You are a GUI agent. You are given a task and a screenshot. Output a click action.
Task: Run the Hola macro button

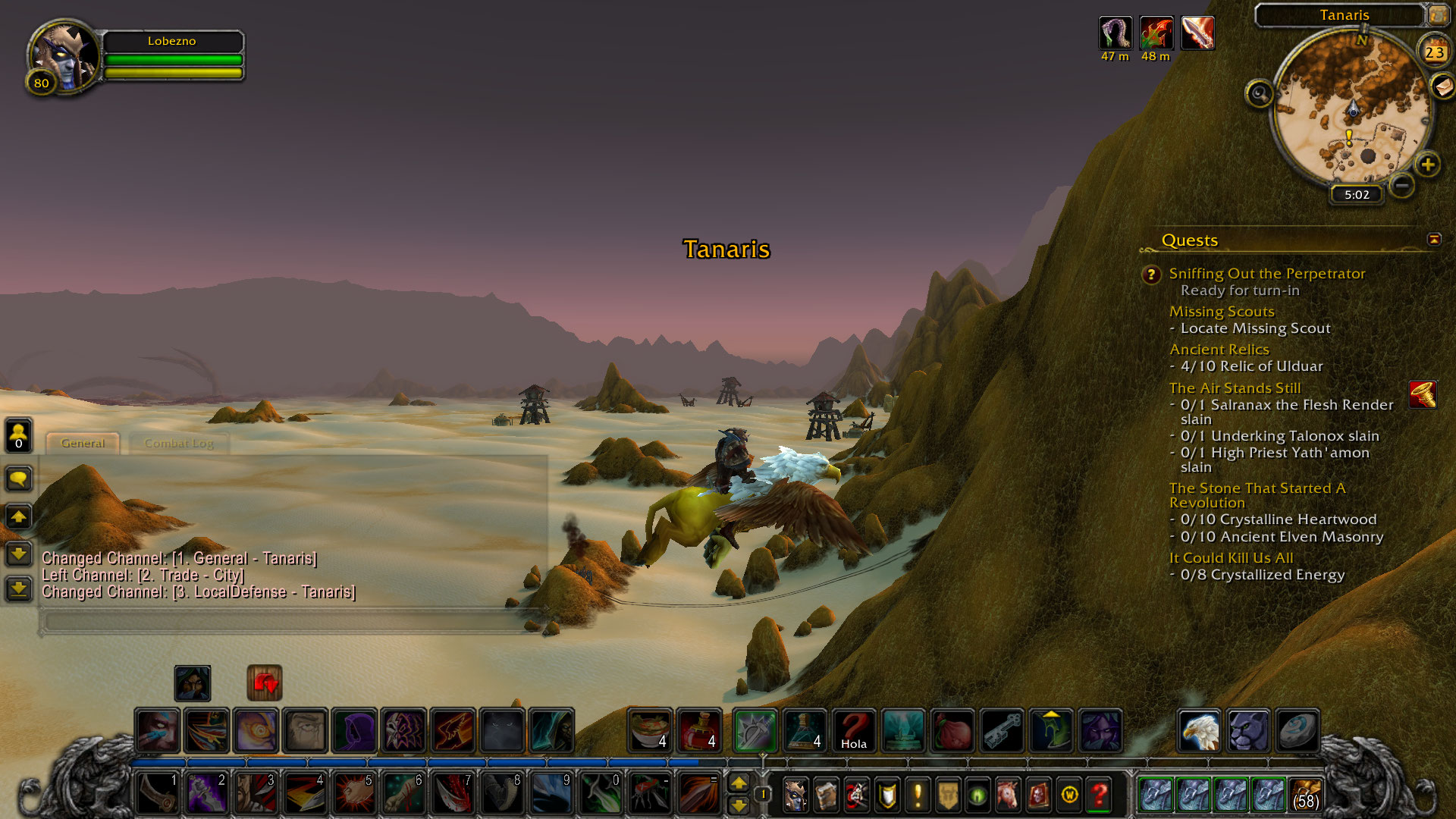(853, 731)
